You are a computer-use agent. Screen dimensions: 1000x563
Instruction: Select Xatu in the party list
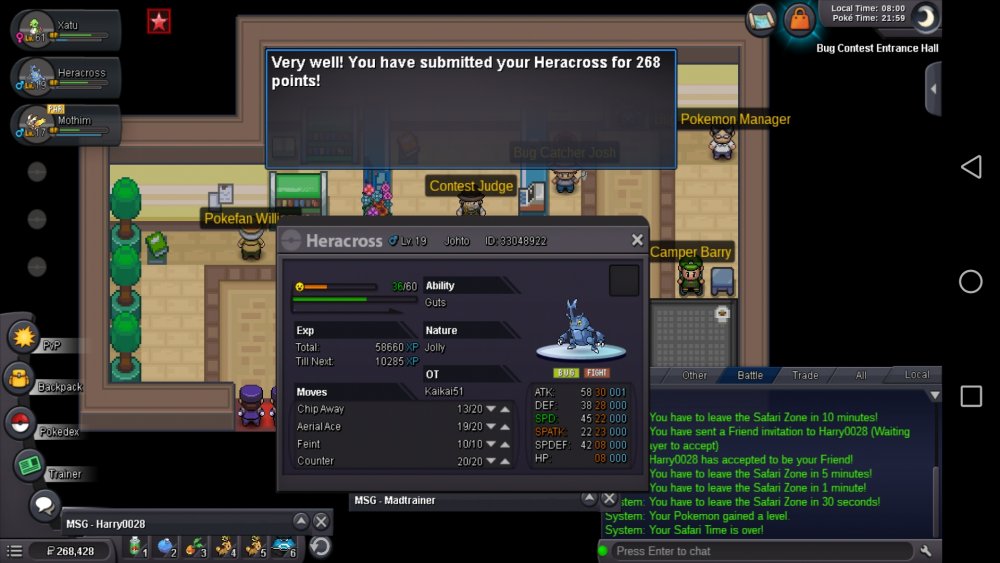[66, 30]
